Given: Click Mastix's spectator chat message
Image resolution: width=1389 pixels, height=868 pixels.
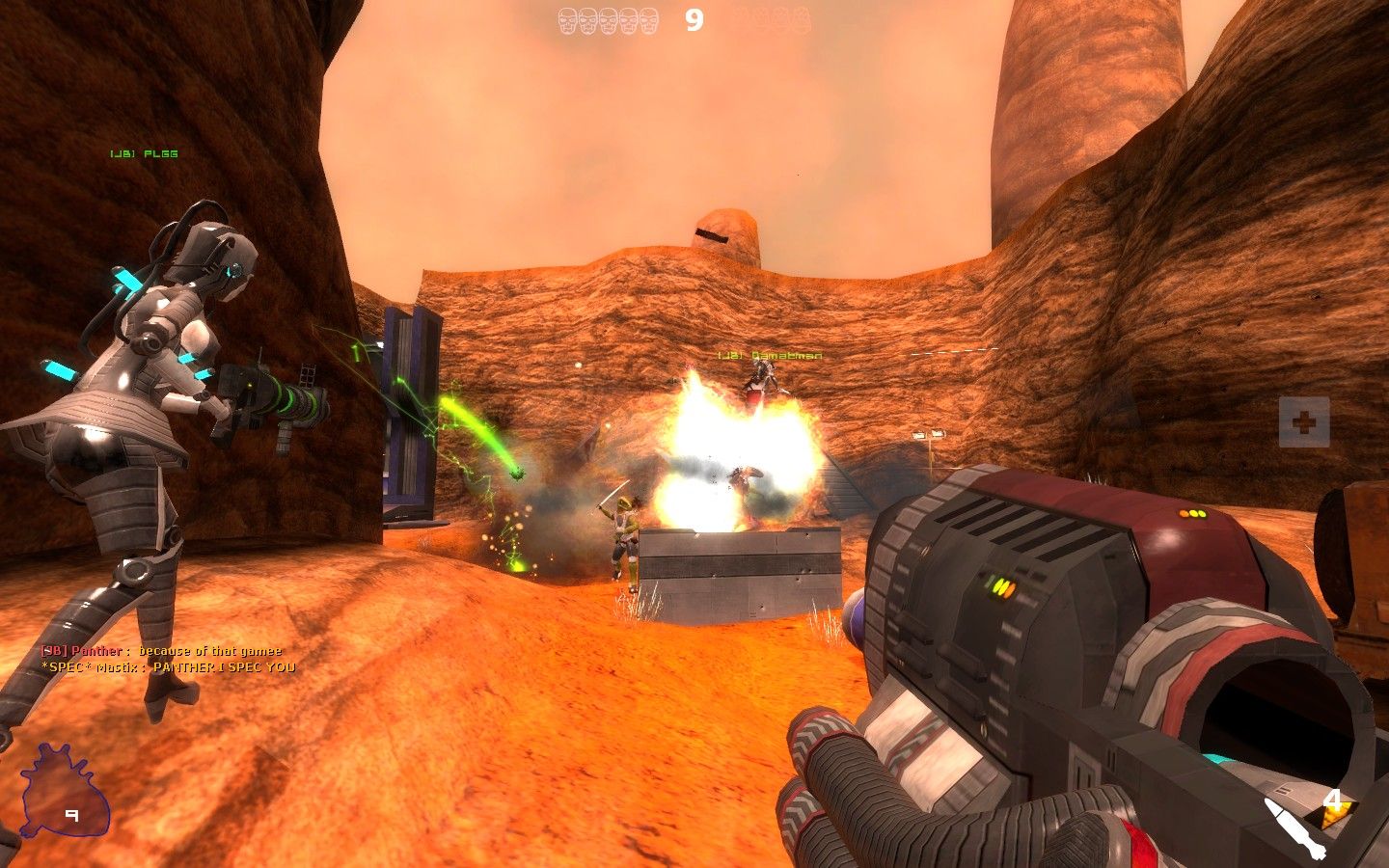Looking at the screenshot, I should coord(169,666).
